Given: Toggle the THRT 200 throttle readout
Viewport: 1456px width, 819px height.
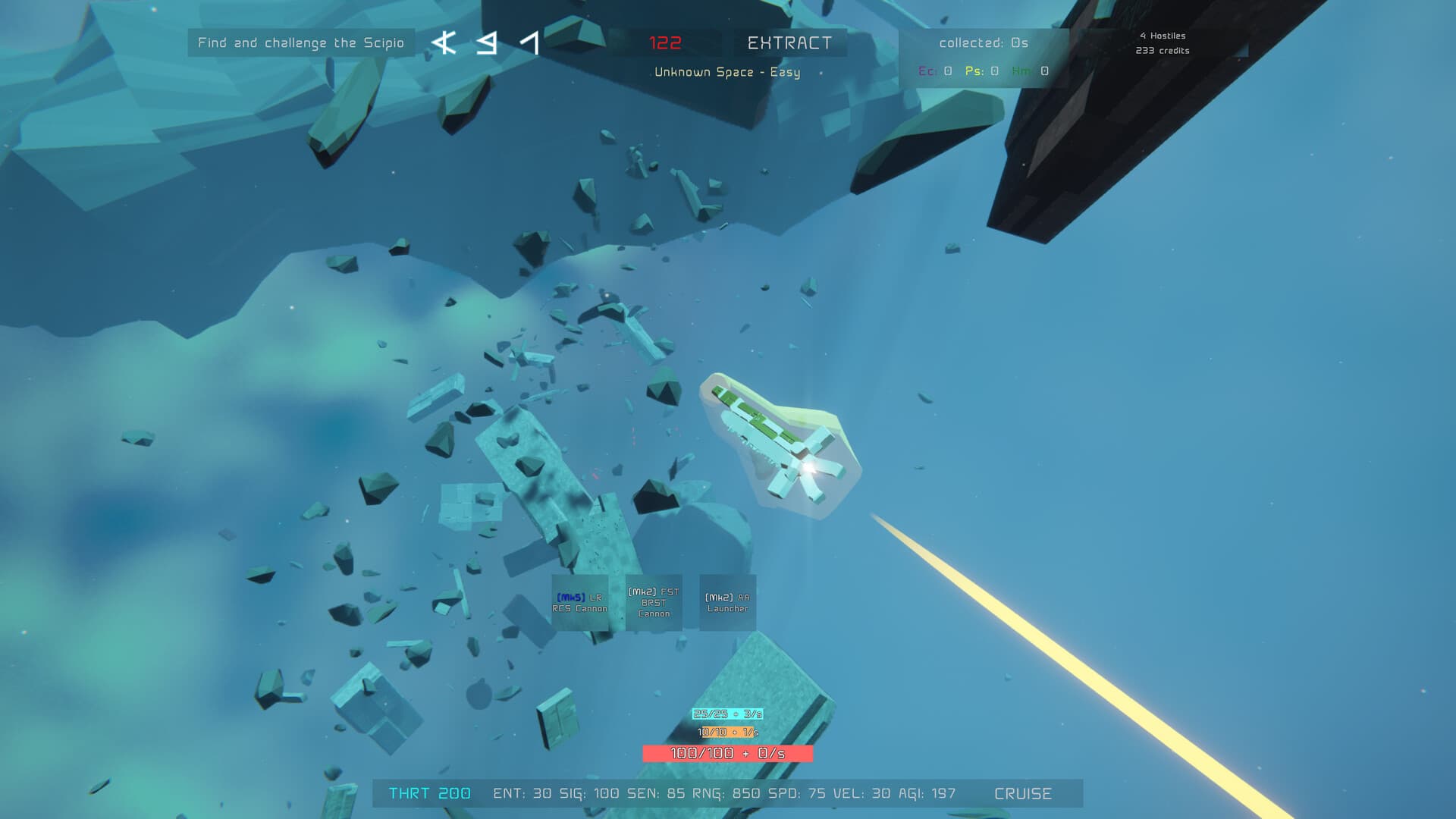Looking at the screenshot, I should coord(428,793).
